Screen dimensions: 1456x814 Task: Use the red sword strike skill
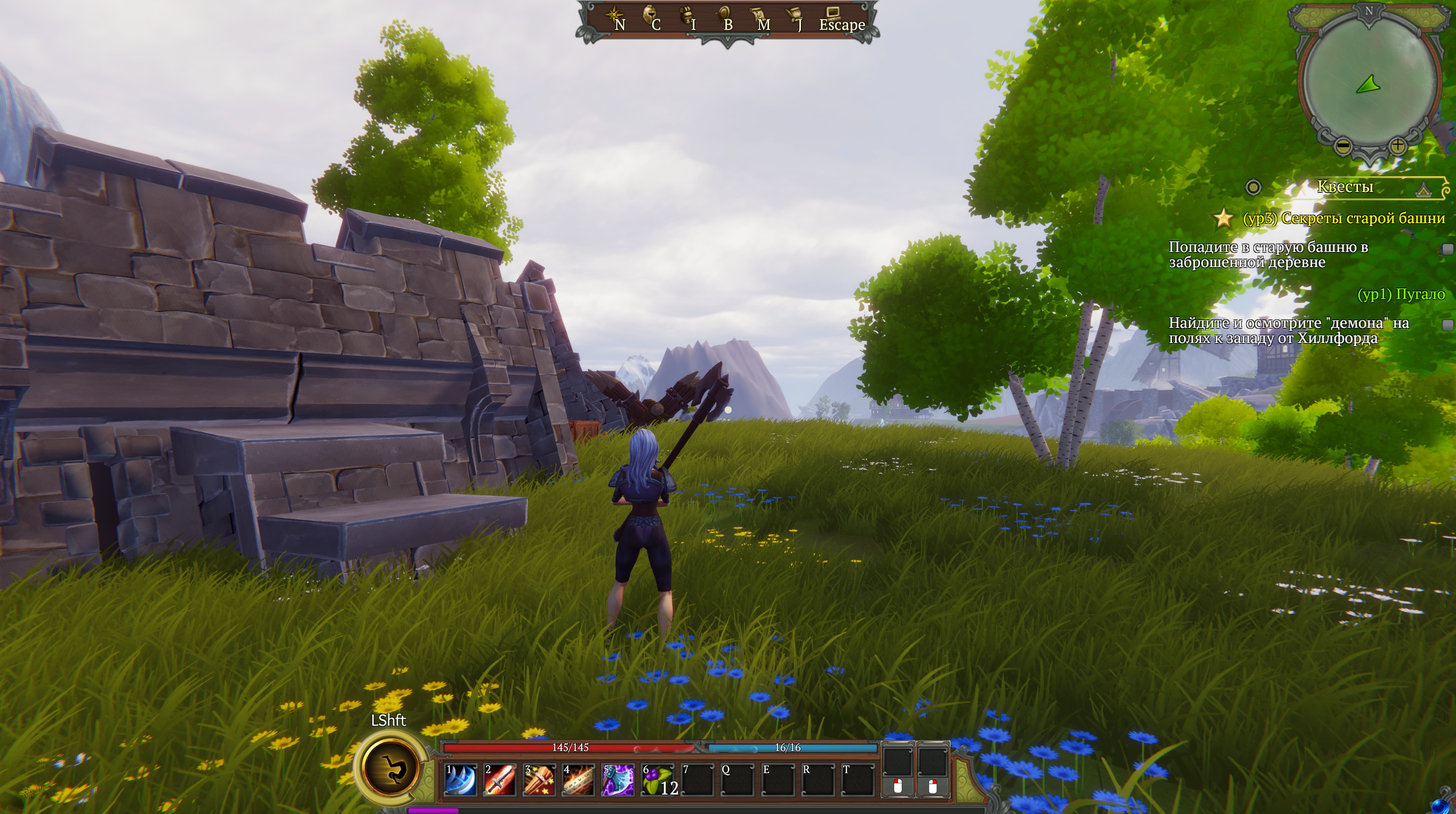click(x=499, y=779)
